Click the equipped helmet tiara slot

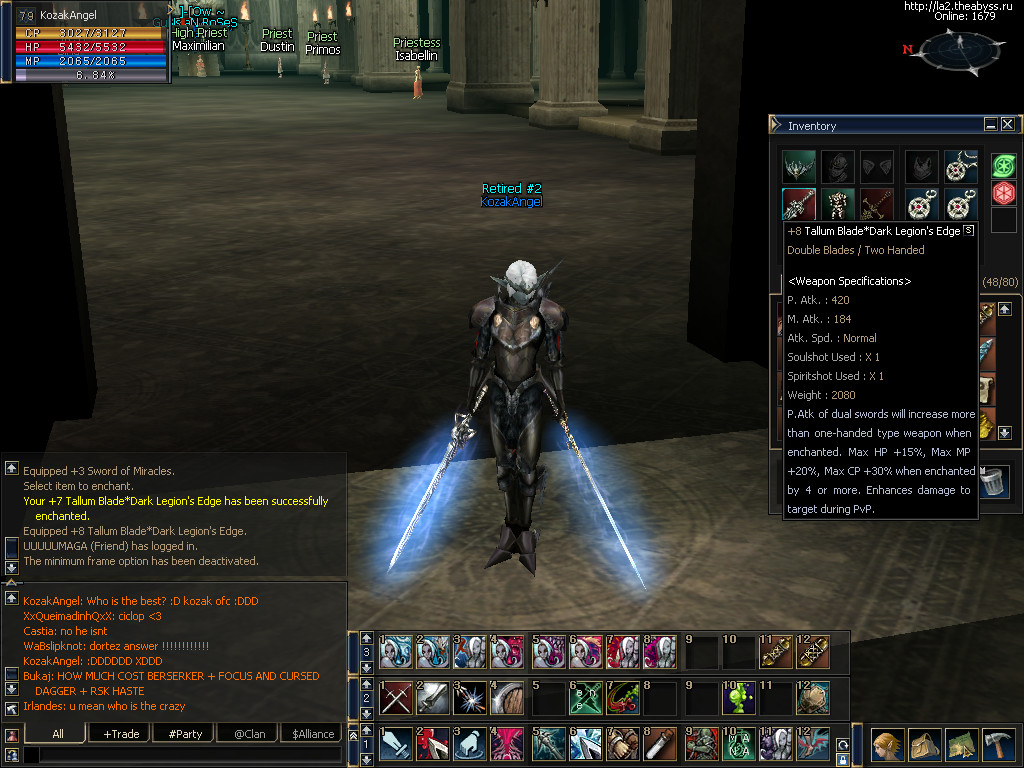tap(799, 167)
